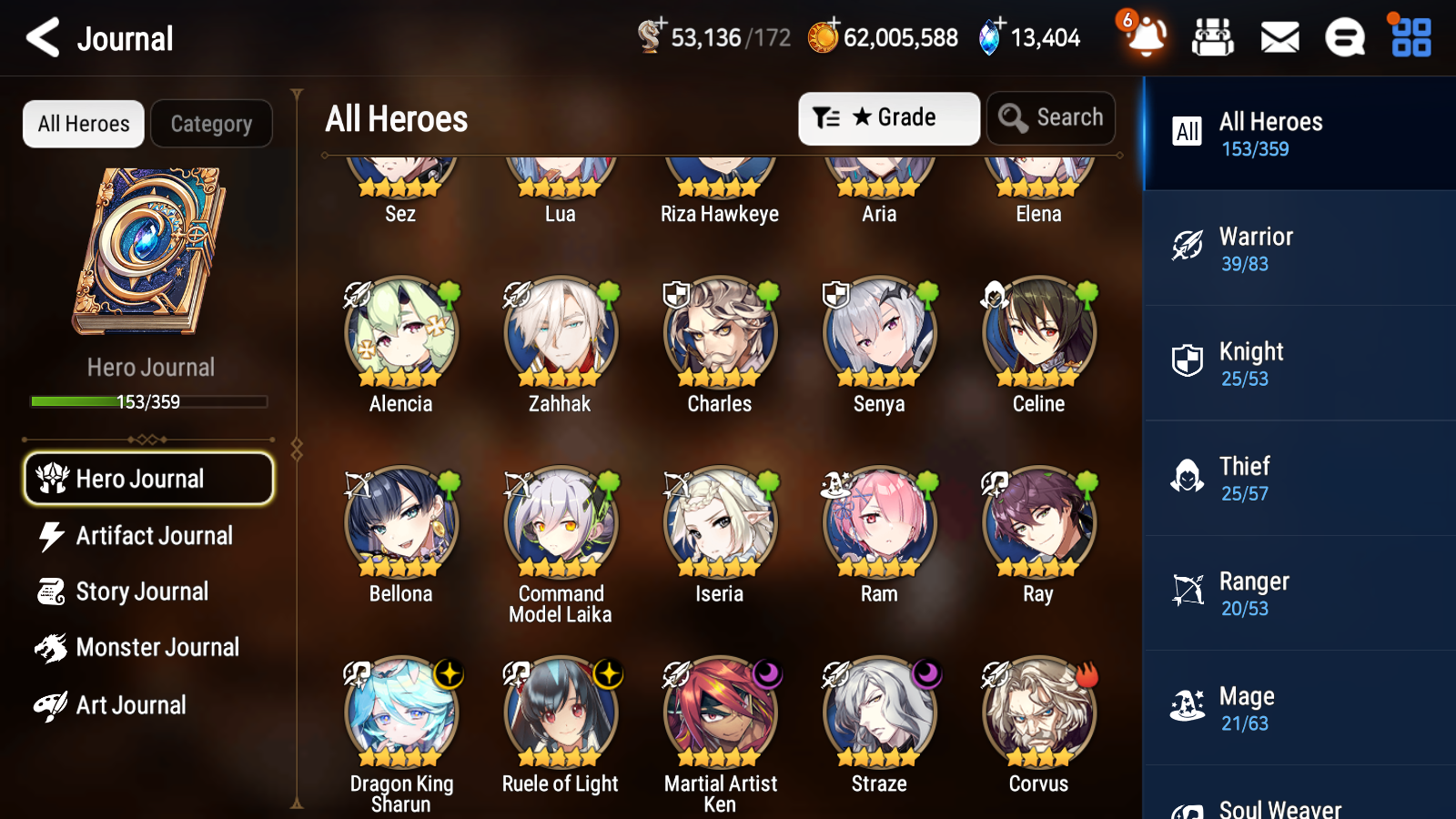
Task: Select the Artifact Journal lightning icon
Action: pyautogui.click(x=52, y=536)
